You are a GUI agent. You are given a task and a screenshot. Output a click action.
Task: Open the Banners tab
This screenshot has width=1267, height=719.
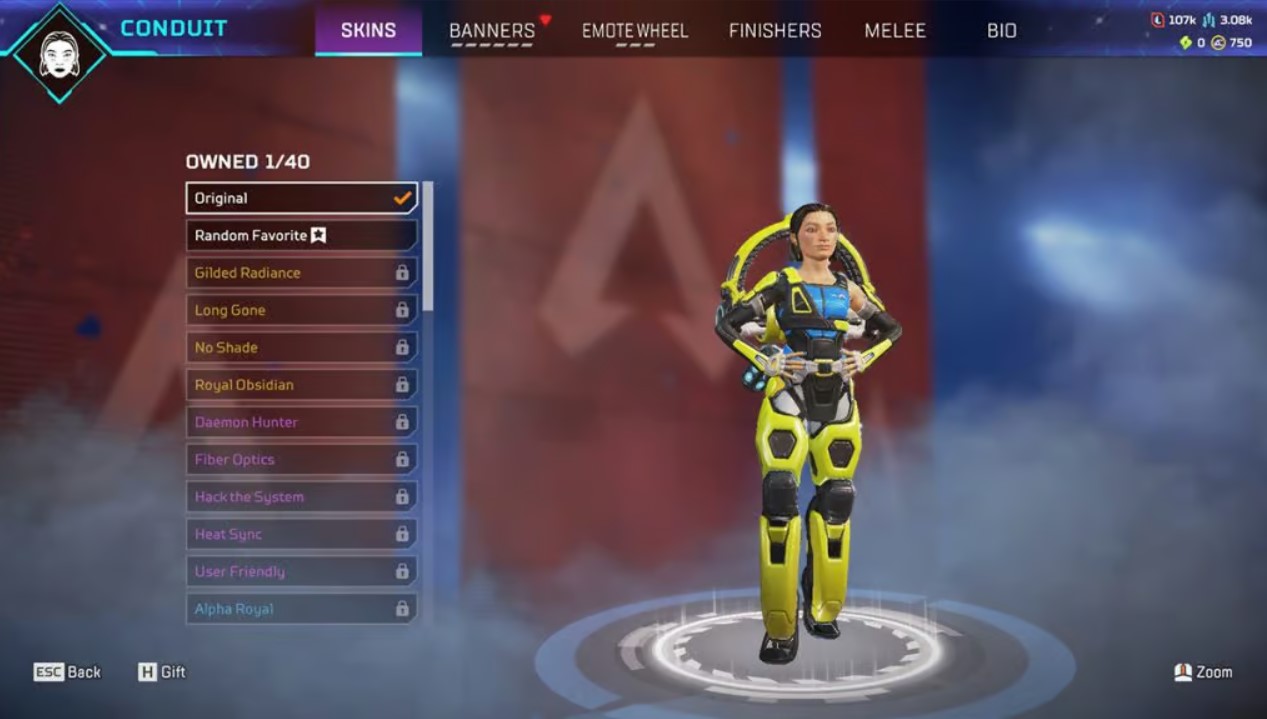tap(492, 31)
